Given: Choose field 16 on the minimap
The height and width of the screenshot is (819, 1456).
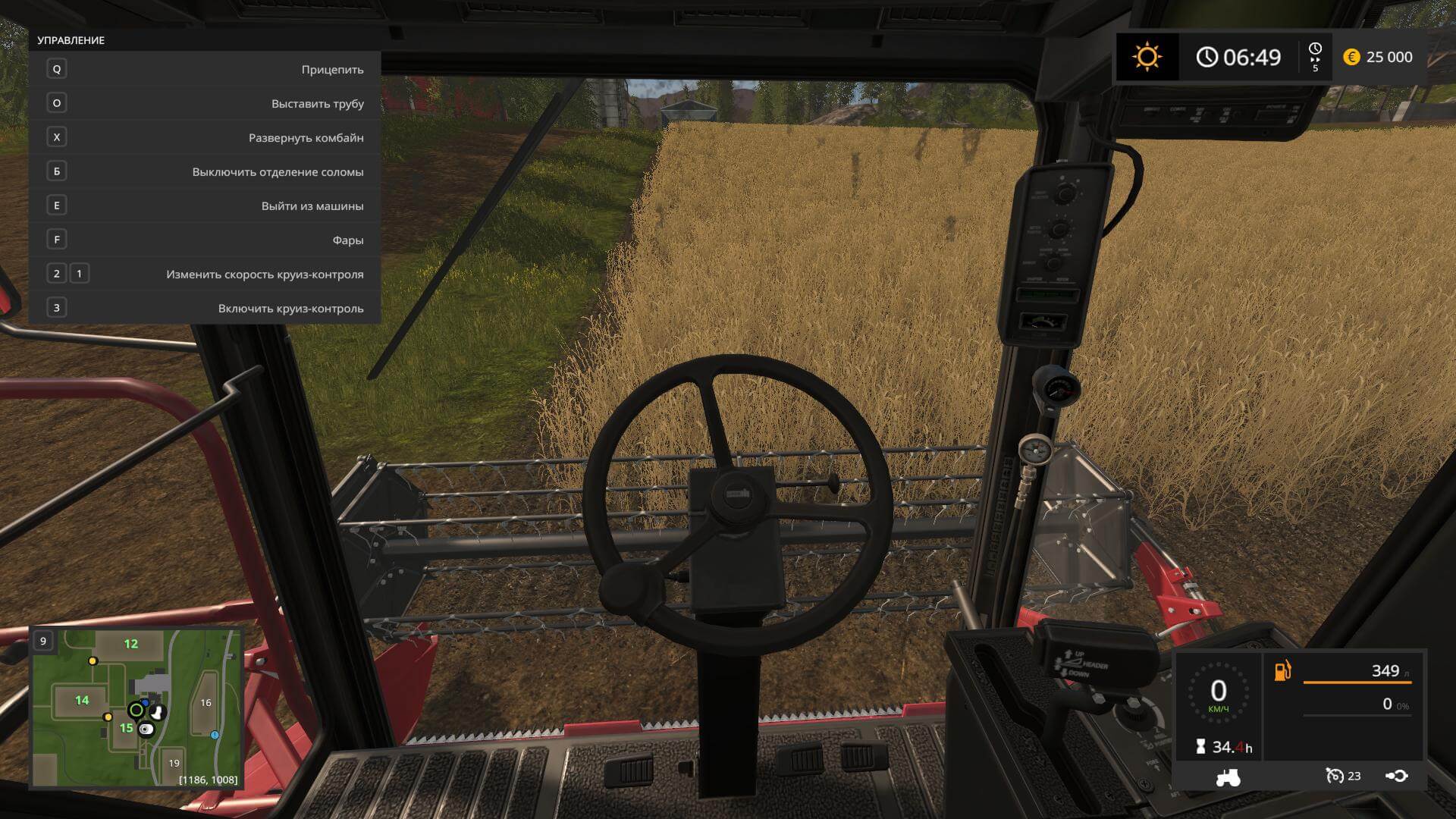Looking at the screenshot, I should [x=206, y=702].
